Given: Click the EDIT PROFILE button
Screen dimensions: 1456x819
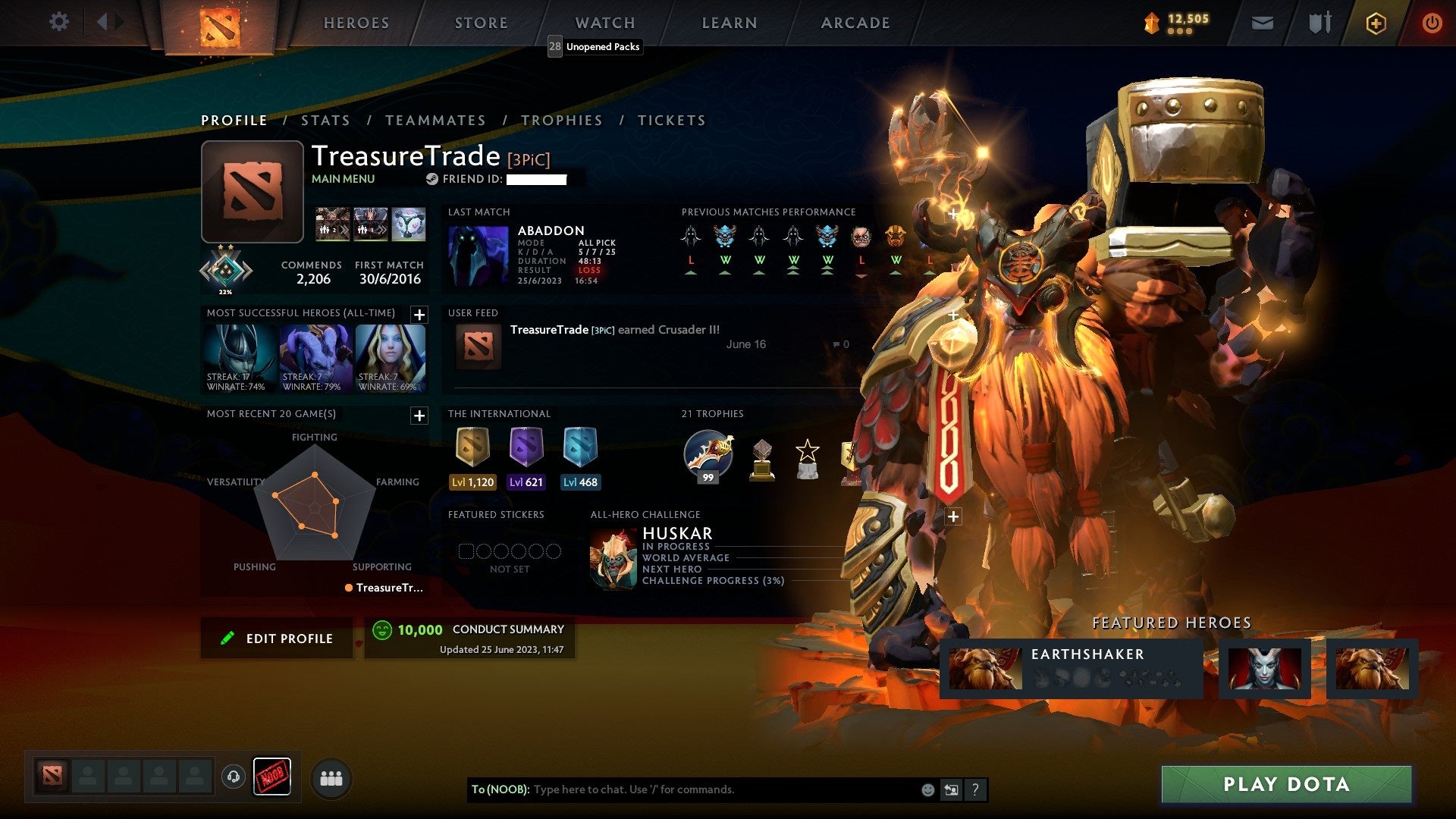Looking at the screenshot, I should point(277,638).
